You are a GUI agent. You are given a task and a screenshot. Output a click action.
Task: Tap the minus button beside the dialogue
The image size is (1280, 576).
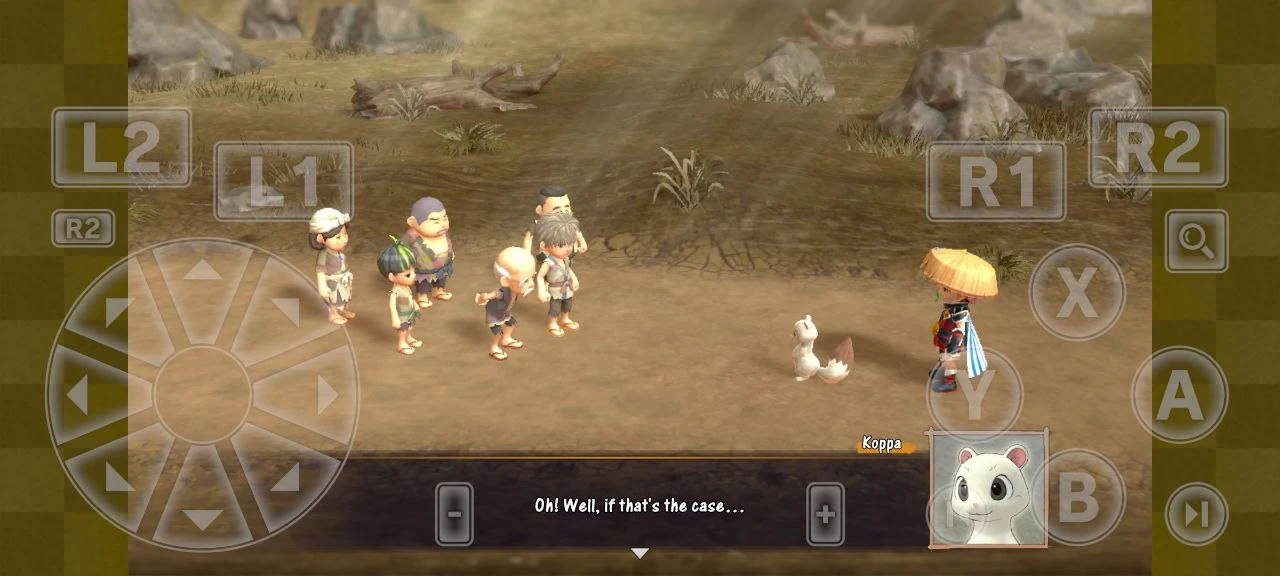point(454,515)
